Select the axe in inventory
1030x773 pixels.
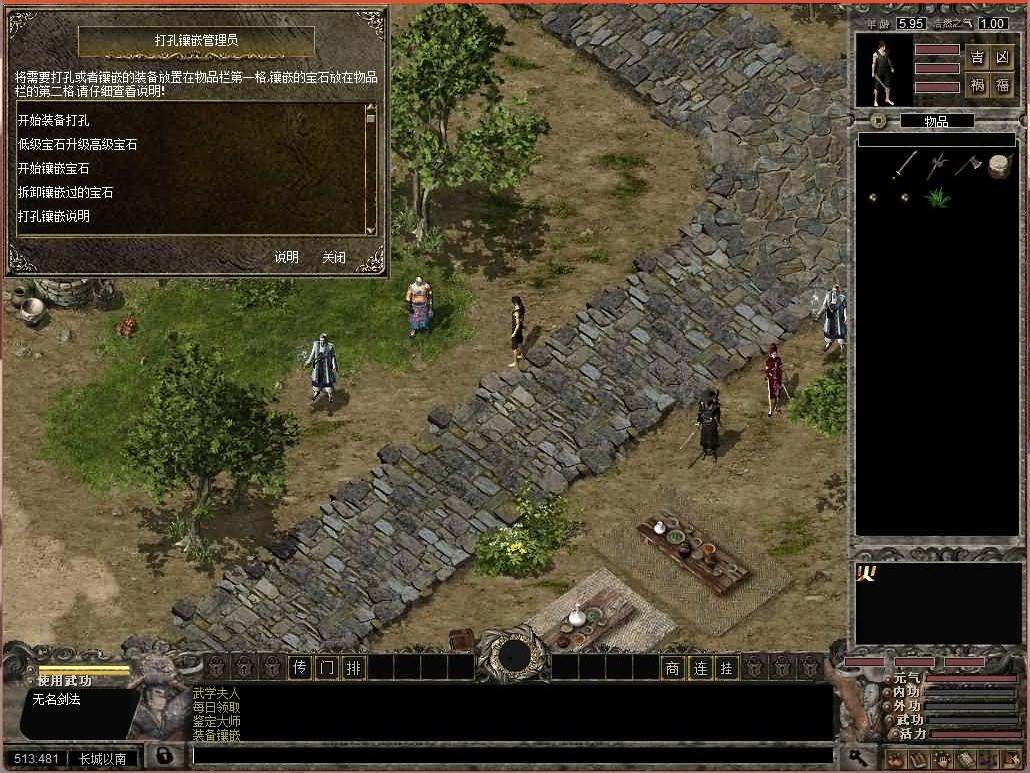click(968, 164)
